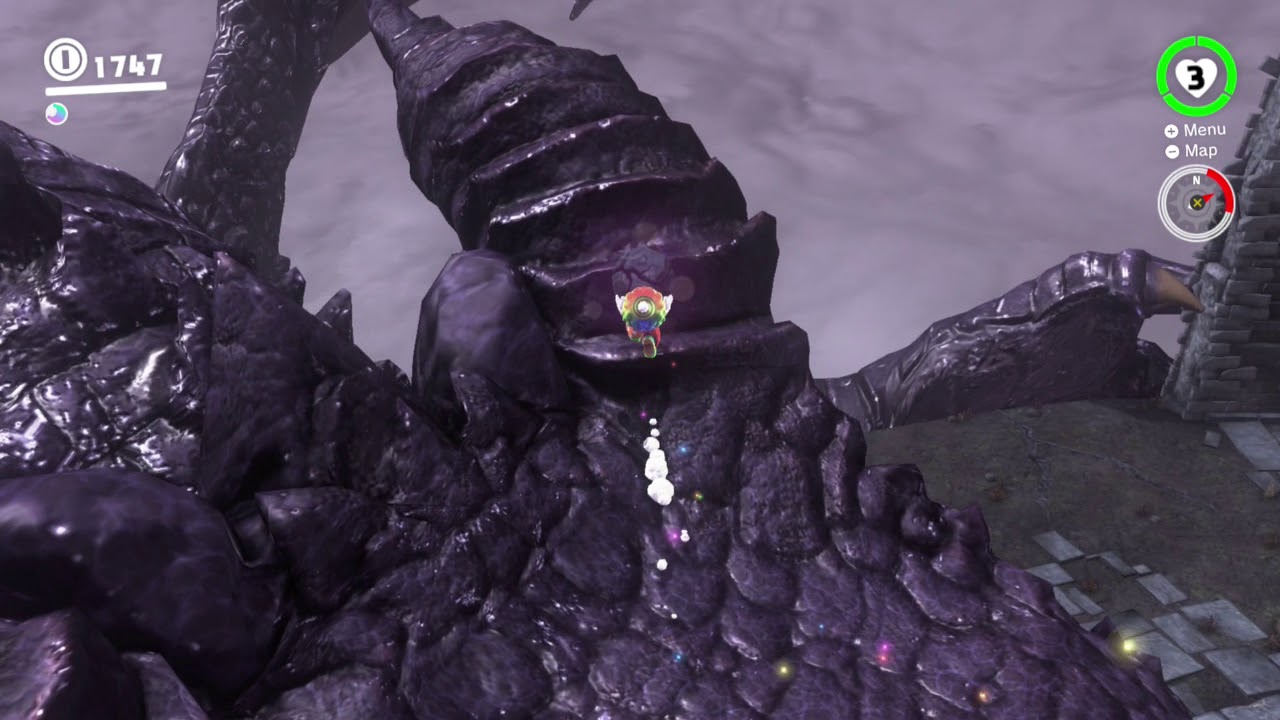Click the minus icon next to Map
This screenshot has width=1280, height=720.
pyautogui.click(x=1171, y=151)
